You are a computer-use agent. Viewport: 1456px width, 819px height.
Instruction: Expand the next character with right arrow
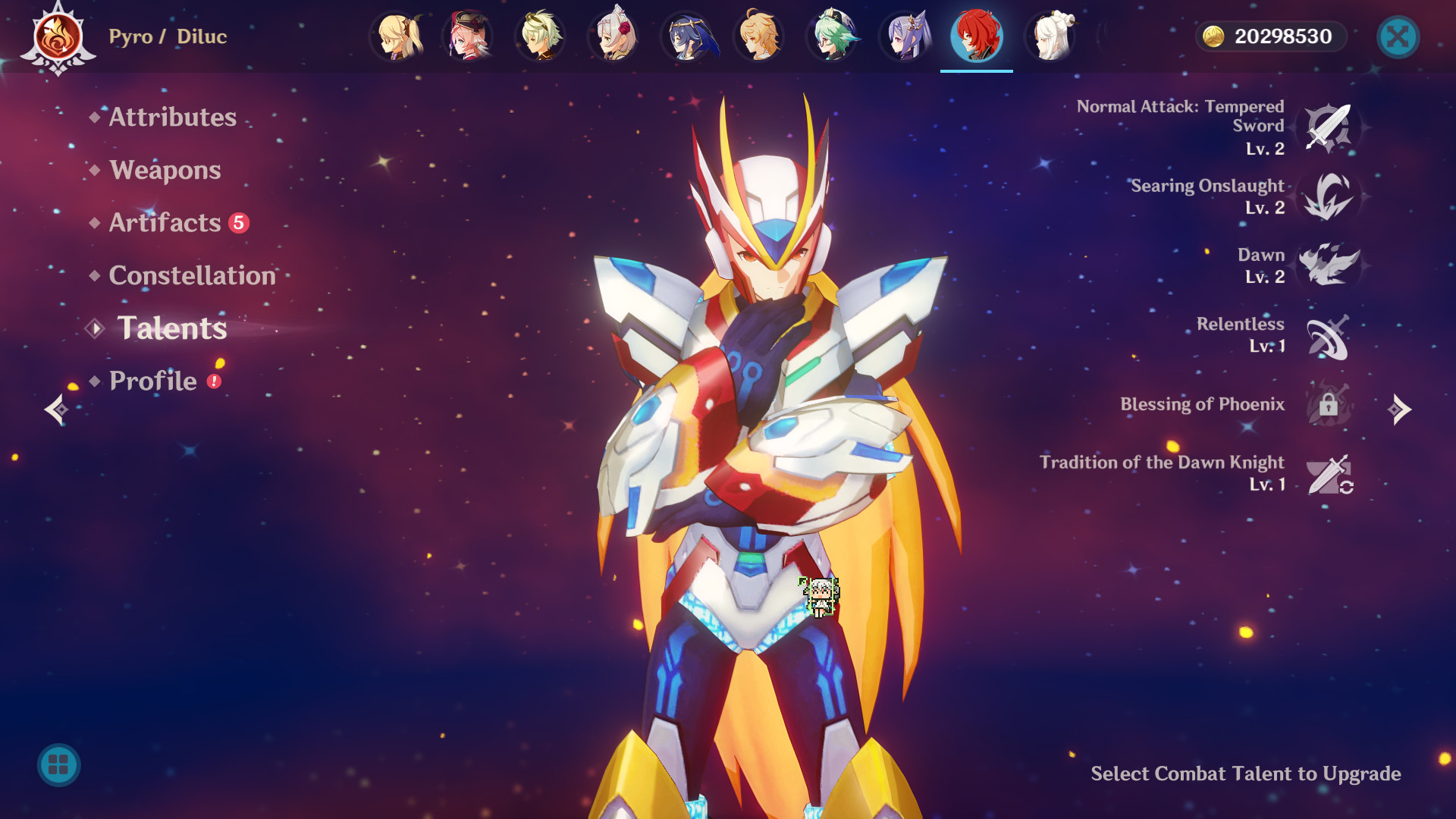point(1401,409)
